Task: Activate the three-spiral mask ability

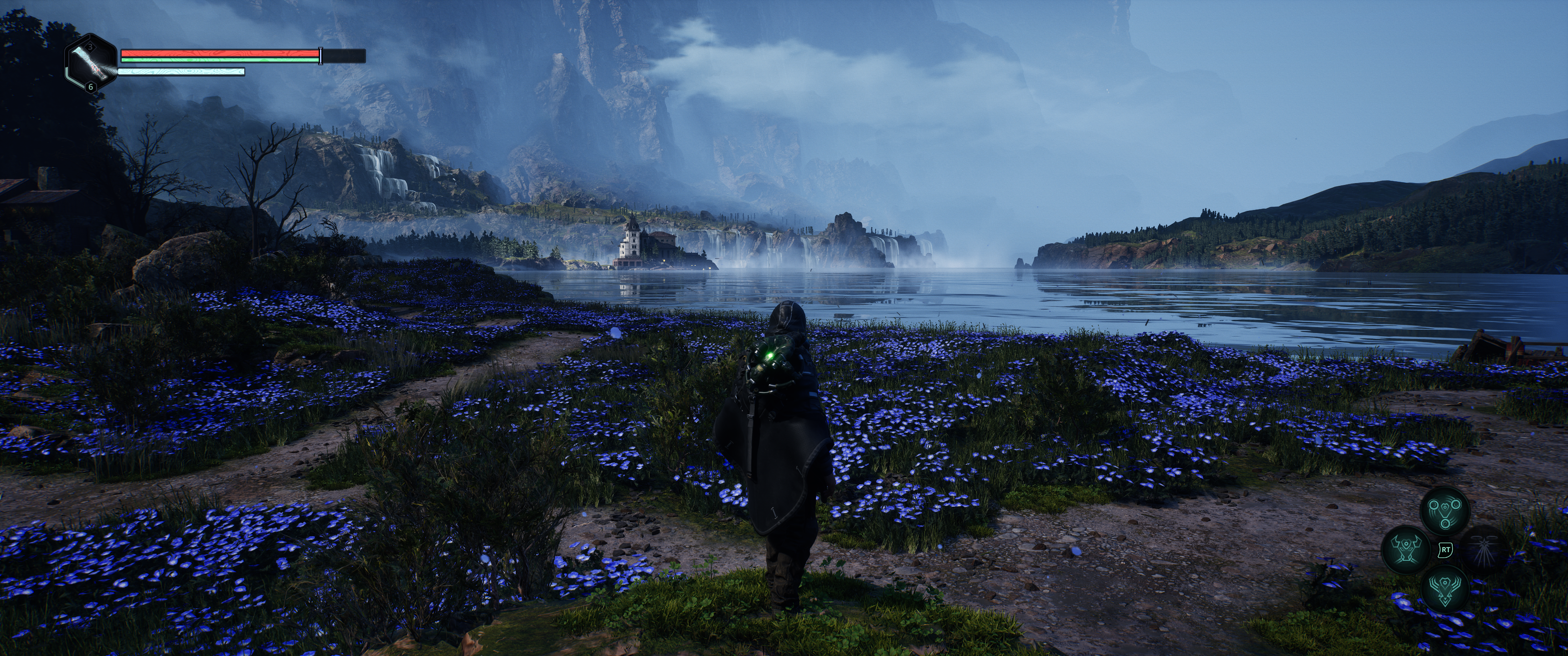Action: tap(1445, 510)
